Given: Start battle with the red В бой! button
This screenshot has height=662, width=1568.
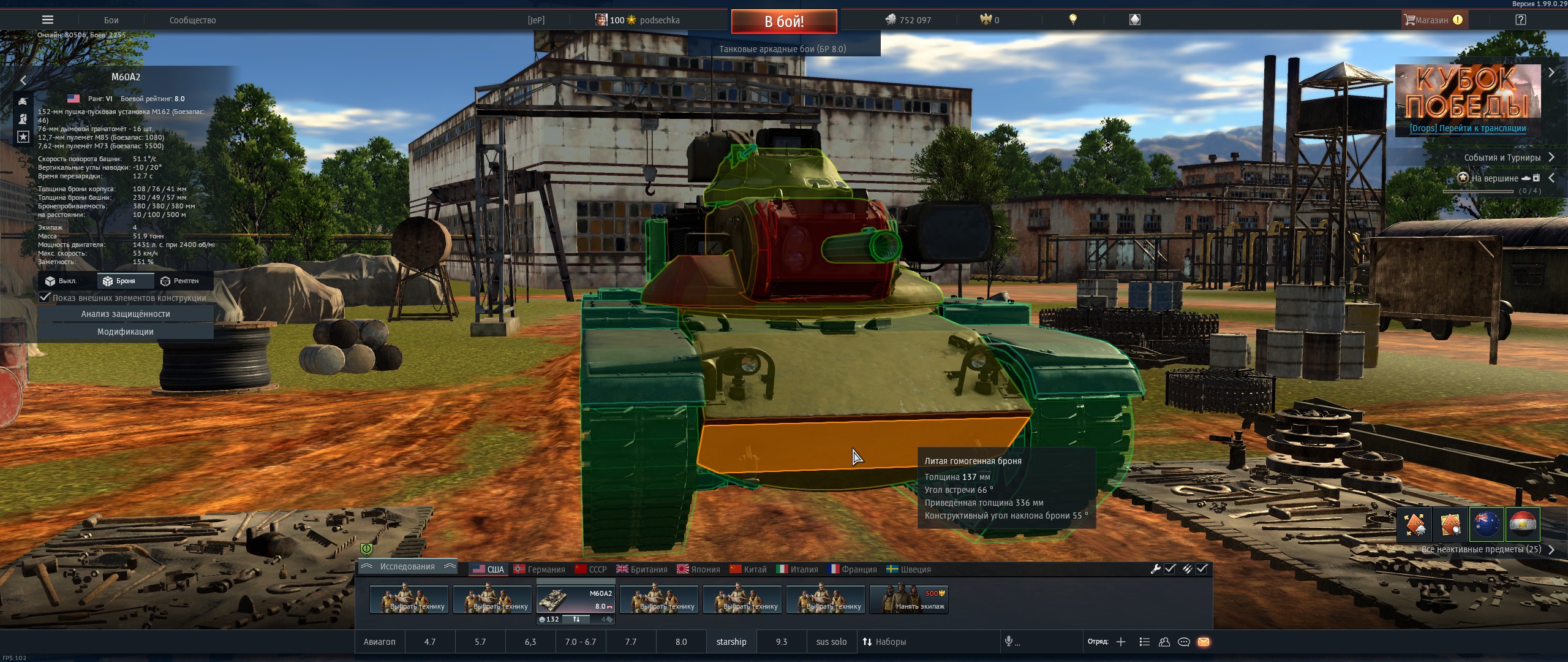Looking at the screenshot, I should tap(784, 21).
